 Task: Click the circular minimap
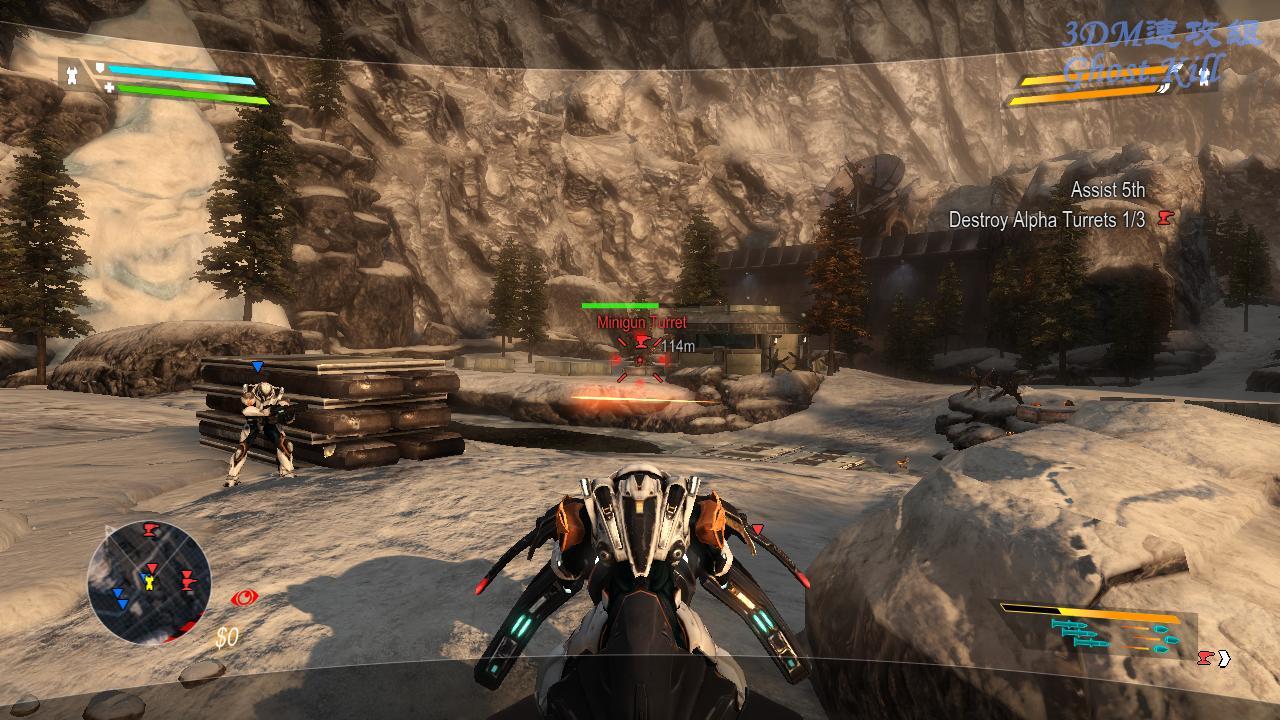(149, 581)
